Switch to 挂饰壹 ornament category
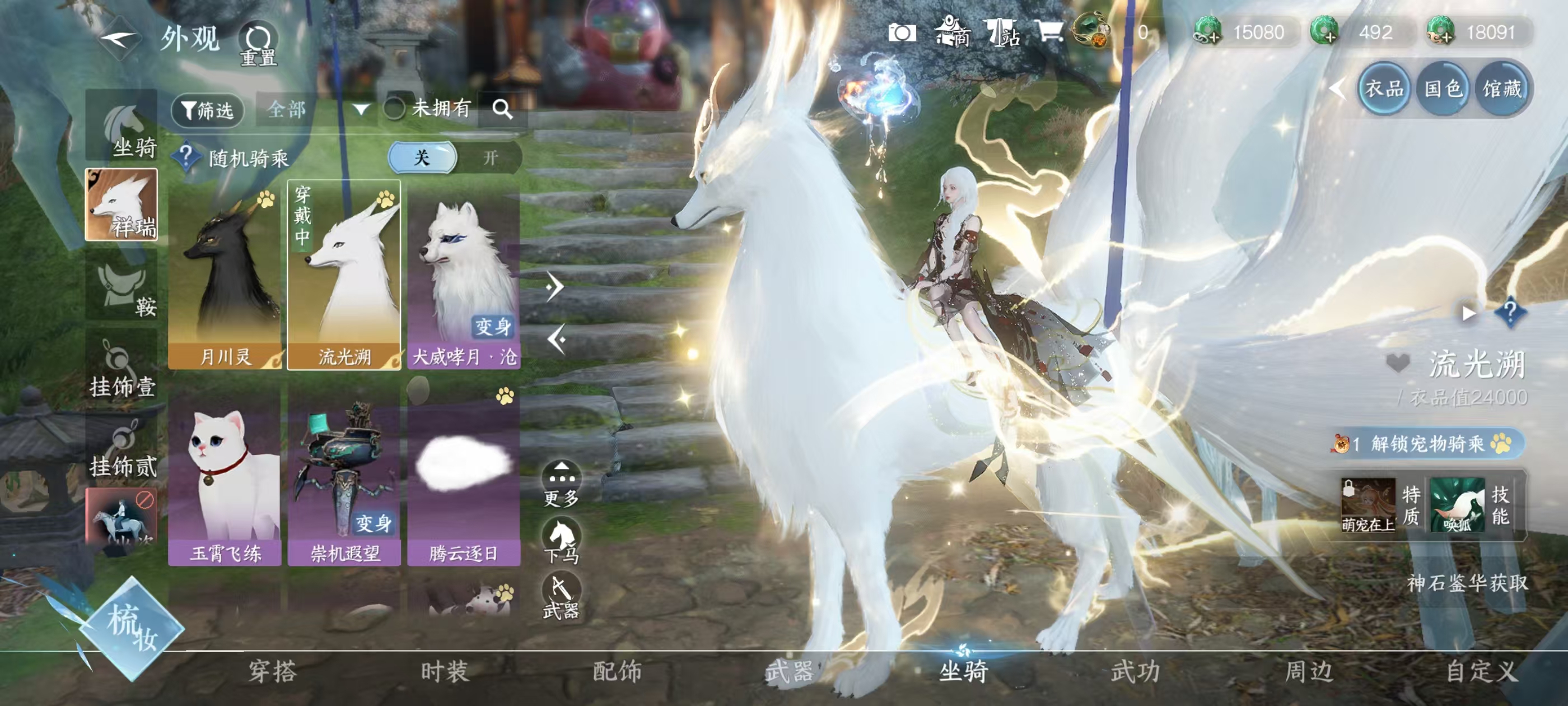Viewport: 1568px width, 706px height. (x=122, y=368)
